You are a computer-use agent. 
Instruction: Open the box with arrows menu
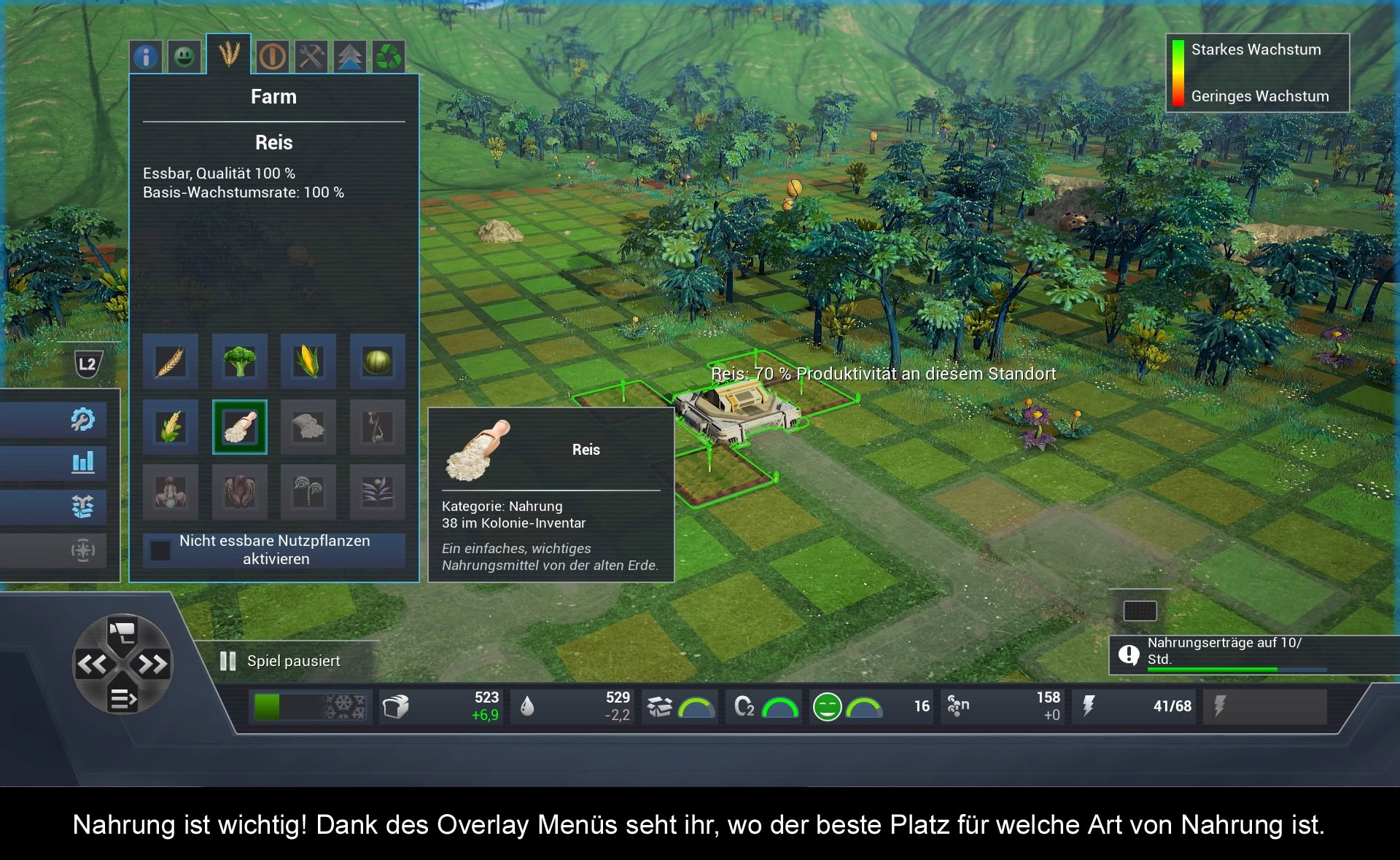(82, 506)
